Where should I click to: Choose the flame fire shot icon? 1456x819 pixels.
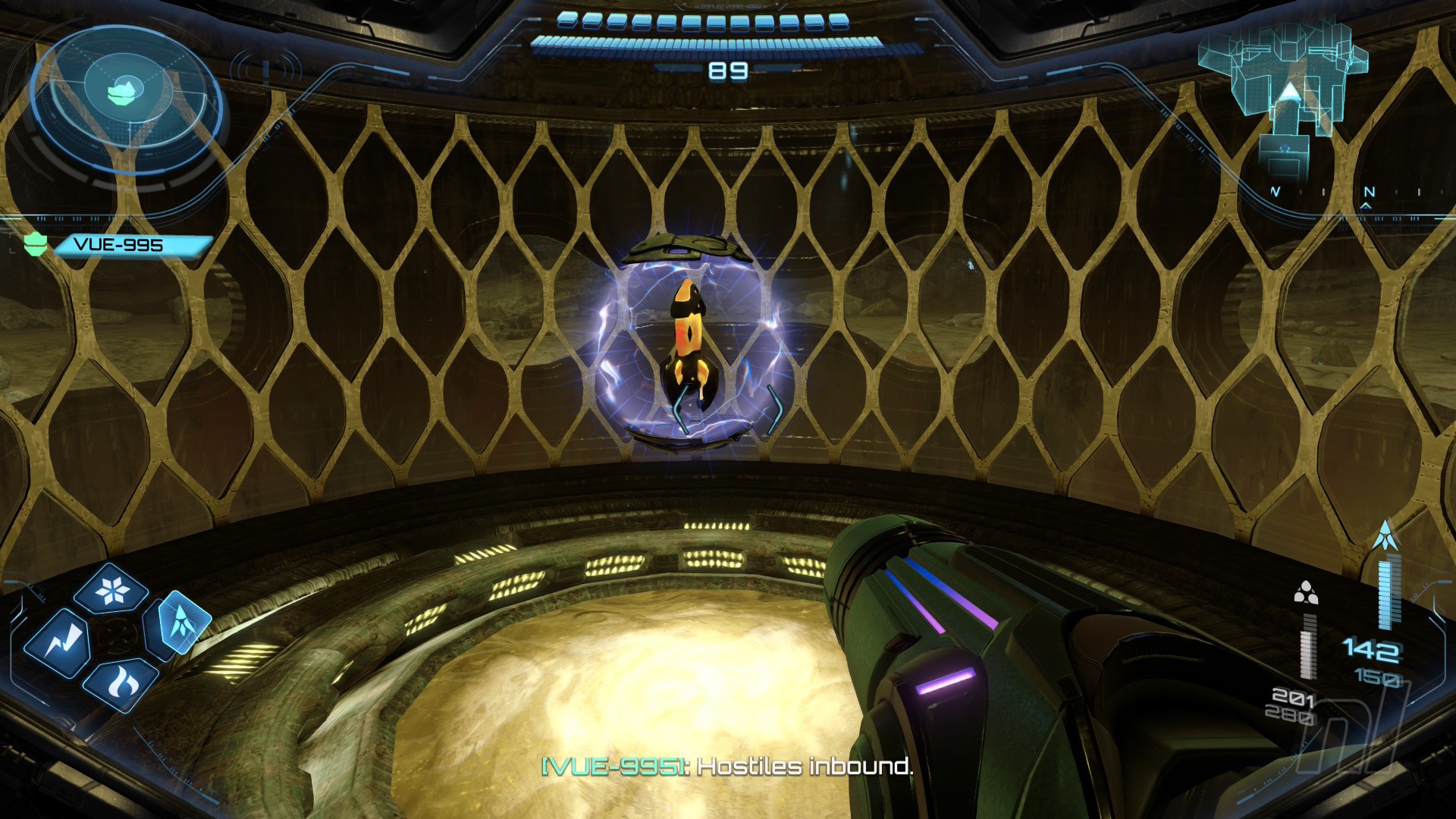pyautogui.click(x=120, y=685)
